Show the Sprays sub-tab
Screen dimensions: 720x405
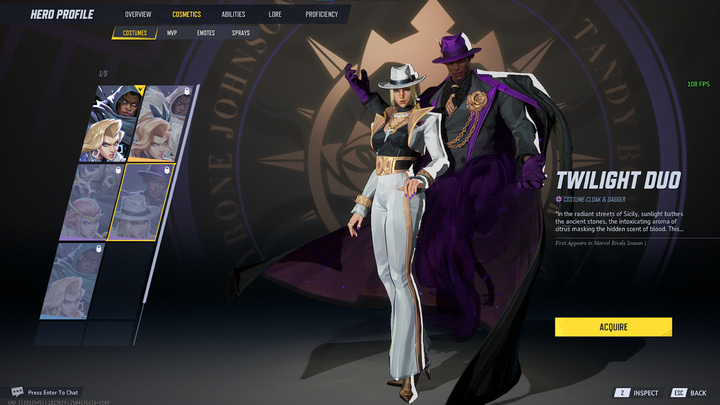(241, 33)
